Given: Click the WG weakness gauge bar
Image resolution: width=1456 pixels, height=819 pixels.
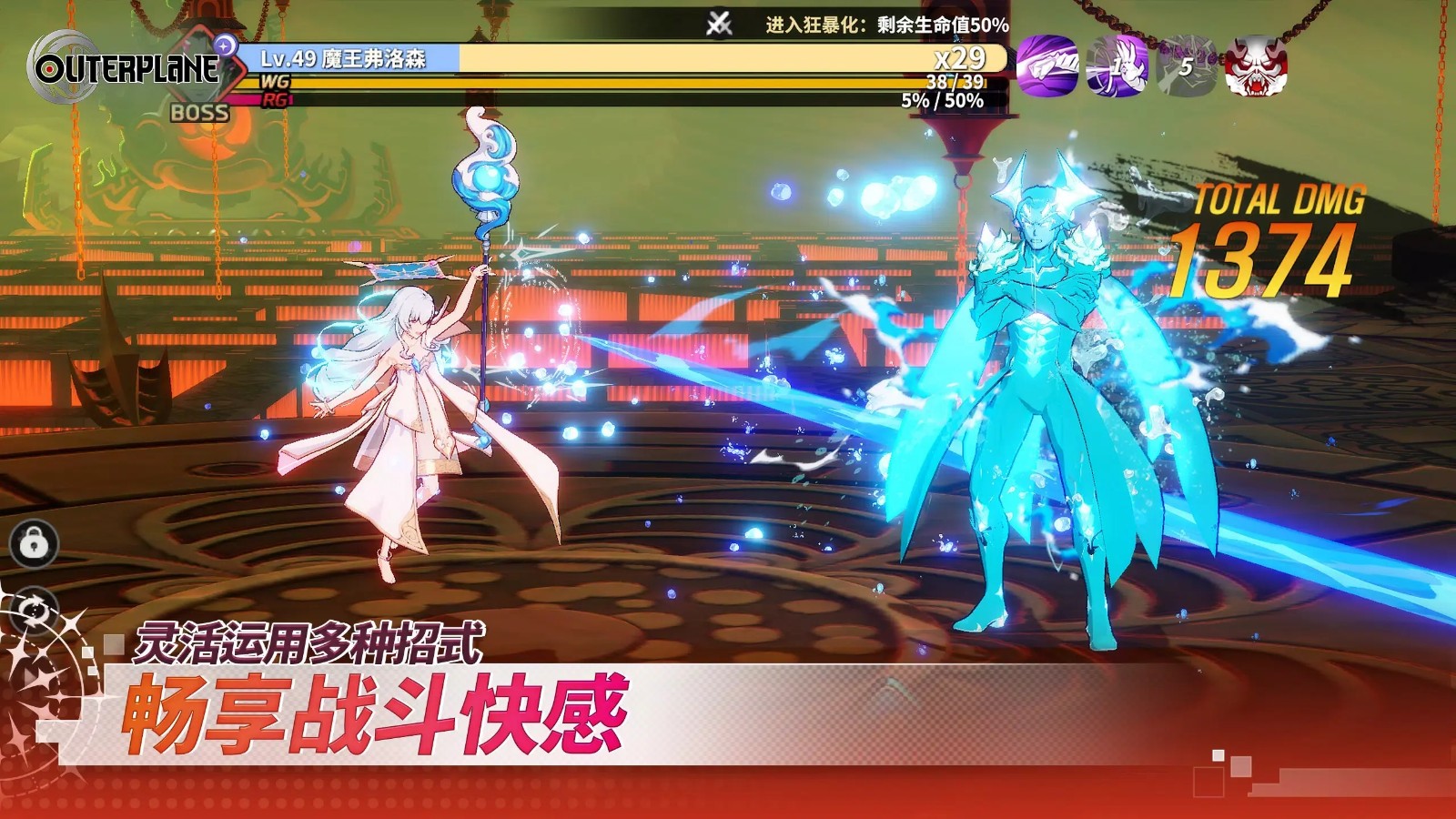Looking at the screenshot, I should coord(637,80).
